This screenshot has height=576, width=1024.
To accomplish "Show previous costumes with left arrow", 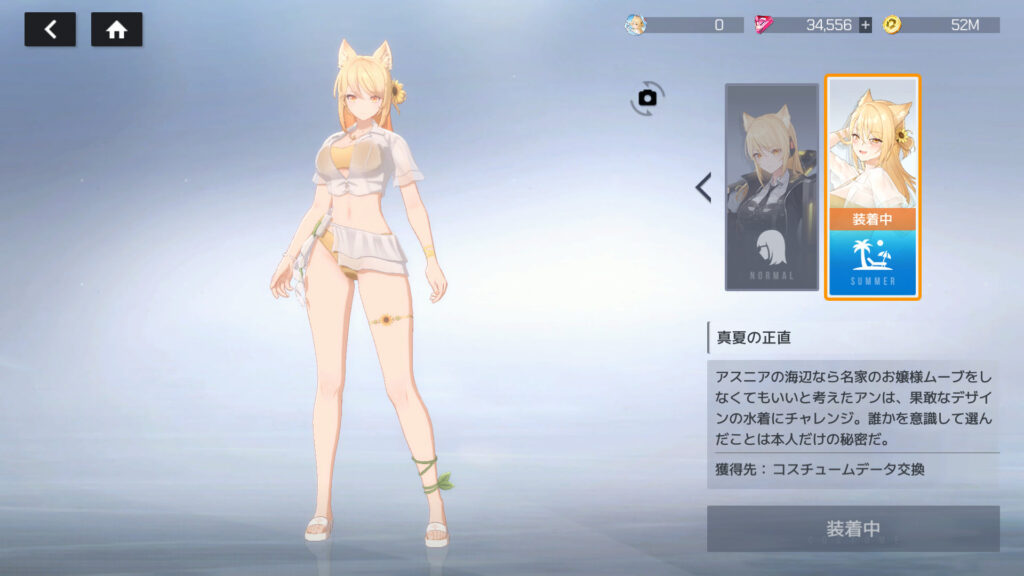I will [x=703, y=187].
